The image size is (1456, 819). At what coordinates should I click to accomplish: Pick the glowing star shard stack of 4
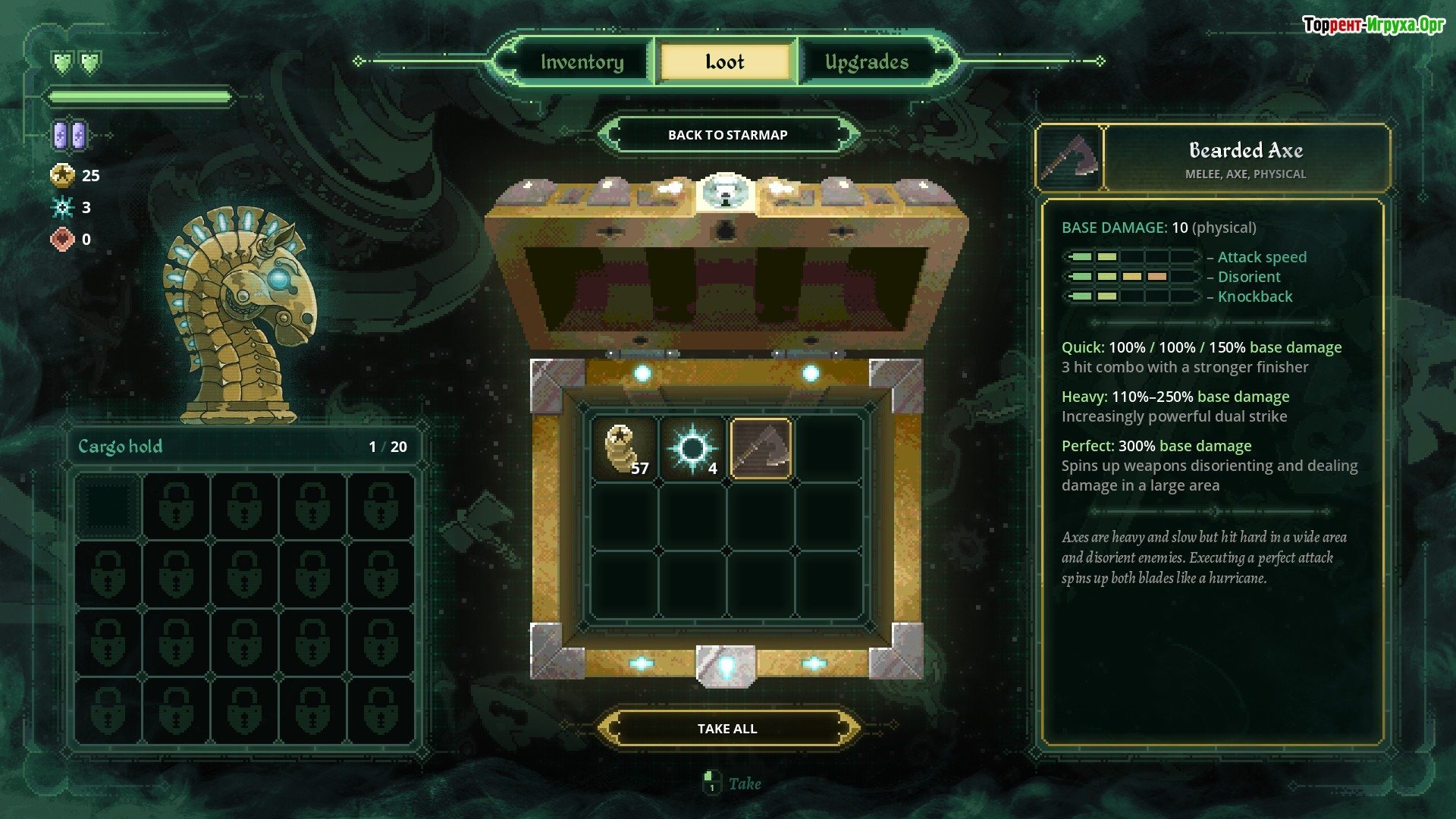[x=692, y=448]
